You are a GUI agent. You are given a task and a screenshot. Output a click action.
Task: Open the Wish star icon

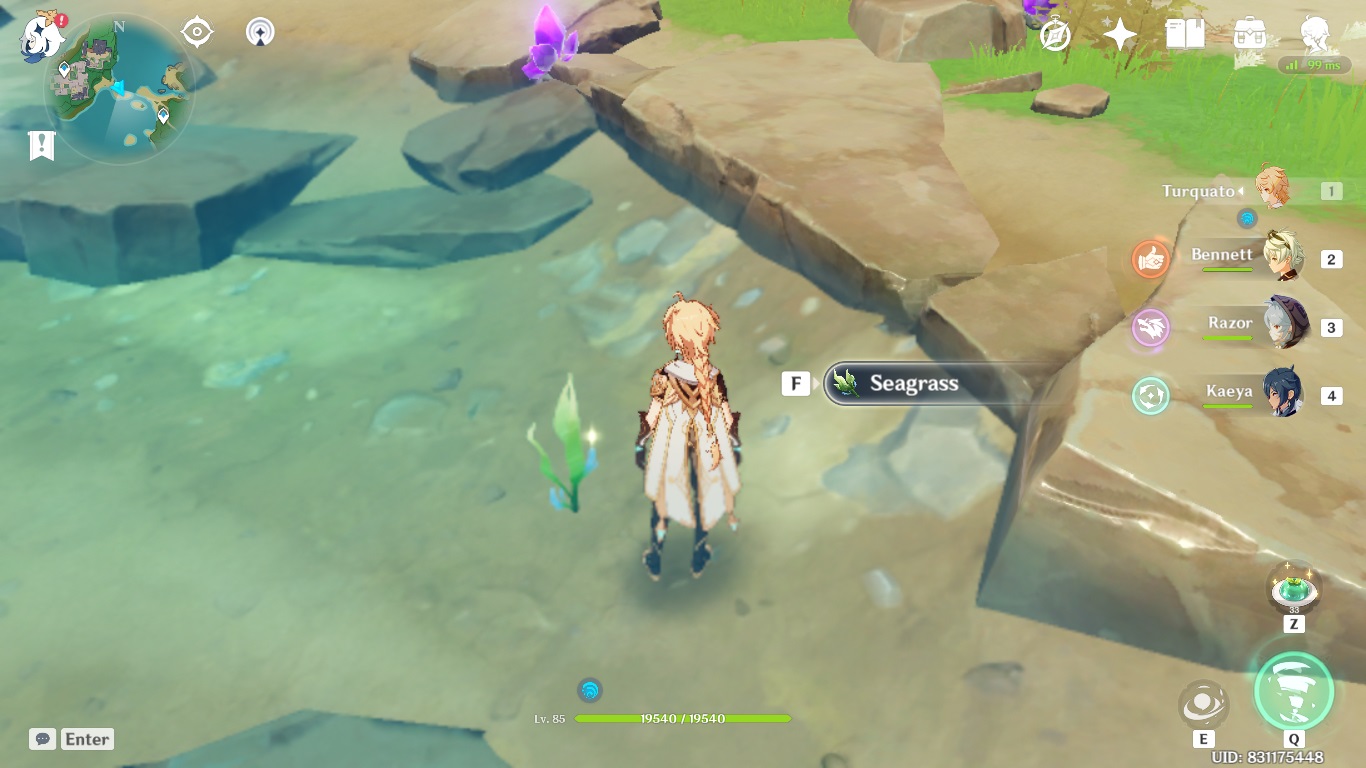(1120, 36)
